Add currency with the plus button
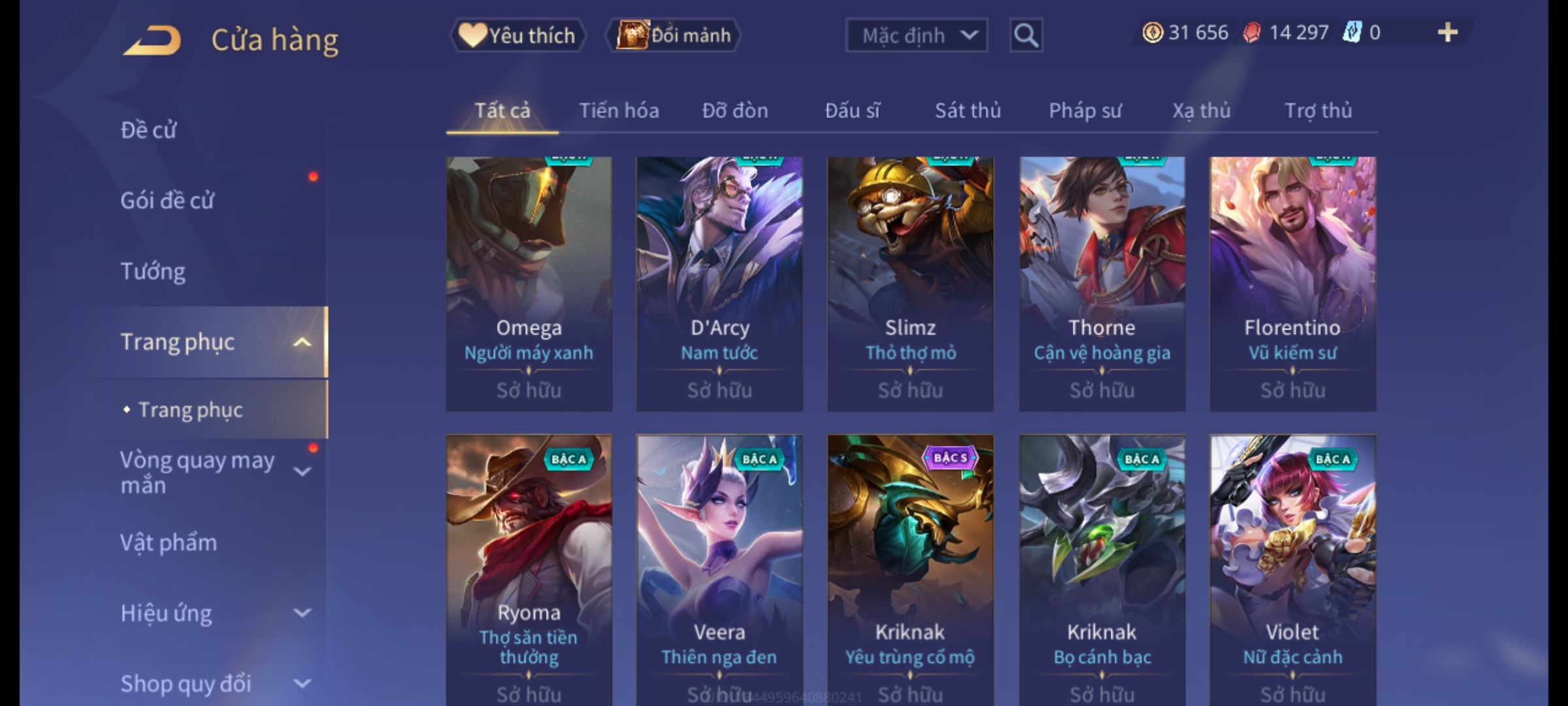This screenshot has height=706, width=1568. [1447, 33]
